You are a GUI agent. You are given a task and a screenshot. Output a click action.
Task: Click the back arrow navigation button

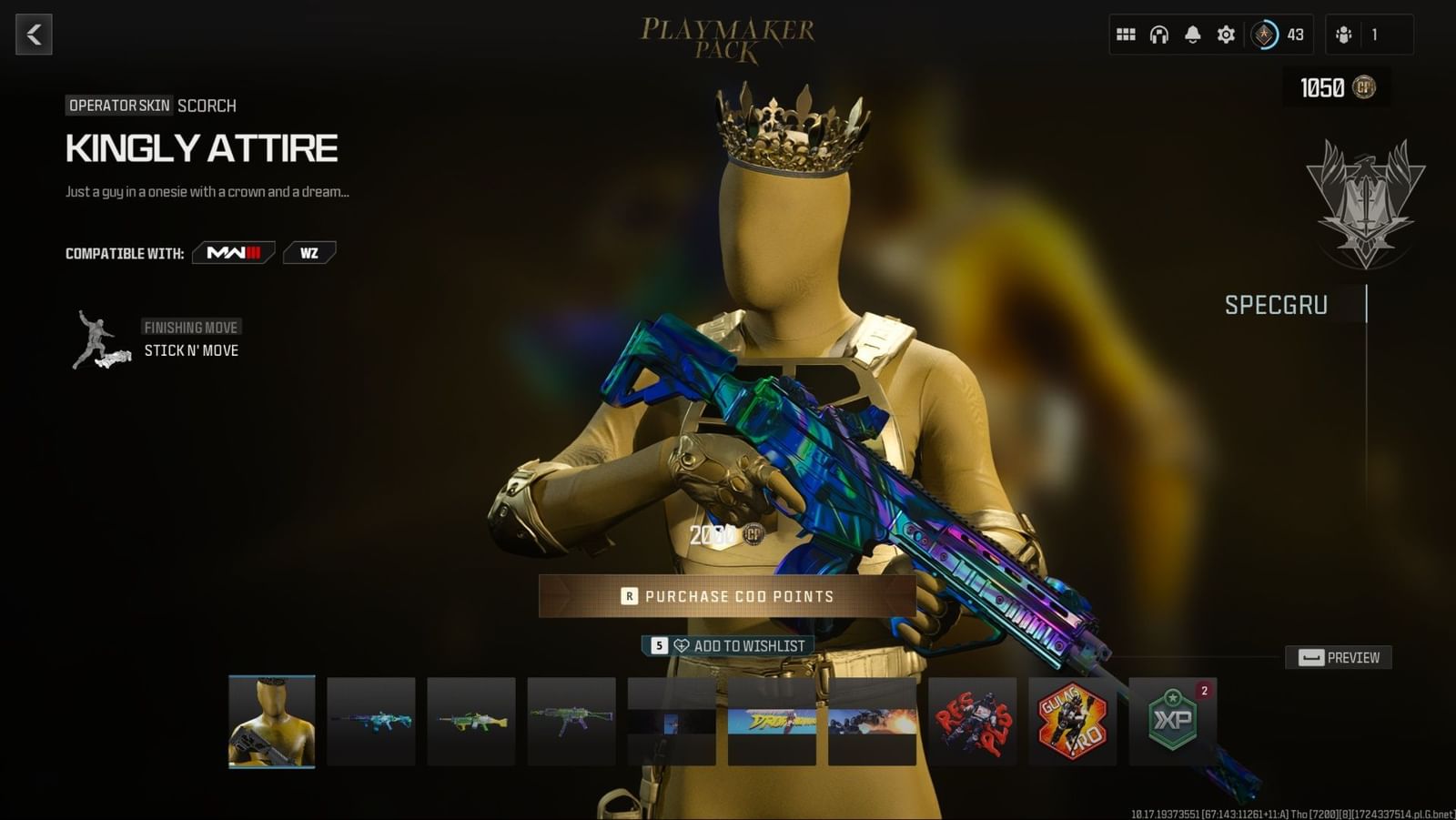click(34, 35)
